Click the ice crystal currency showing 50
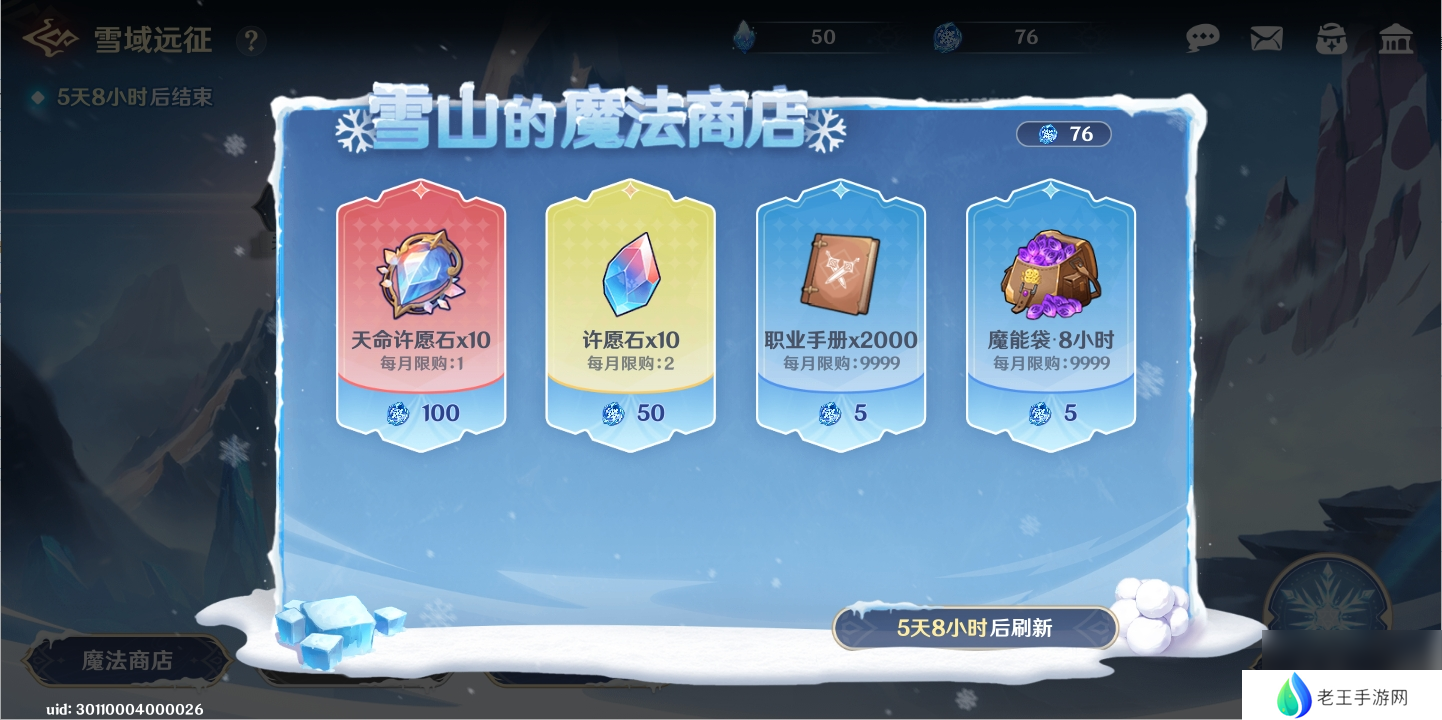The width and height of the screenshot is (1442, 720). pyautogui.click(x=744, y=37)
